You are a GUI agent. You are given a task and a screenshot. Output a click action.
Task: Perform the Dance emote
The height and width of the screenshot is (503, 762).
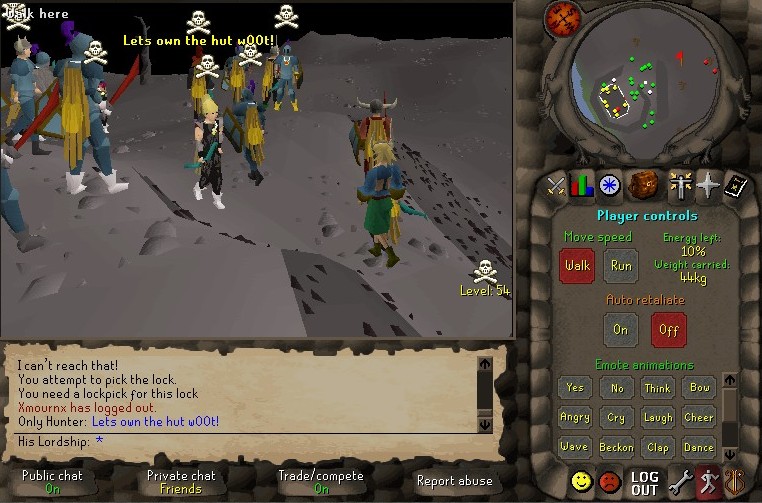click(x=699, y=447)
